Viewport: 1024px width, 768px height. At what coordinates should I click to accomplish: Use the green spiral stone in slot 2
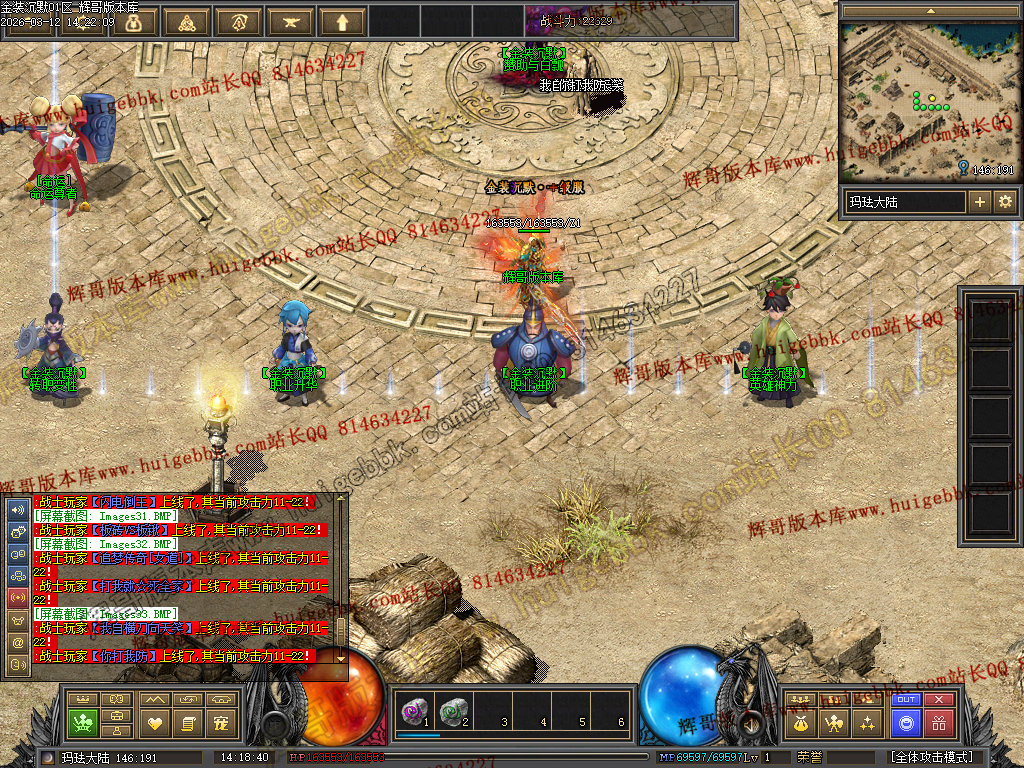[453, 712]
